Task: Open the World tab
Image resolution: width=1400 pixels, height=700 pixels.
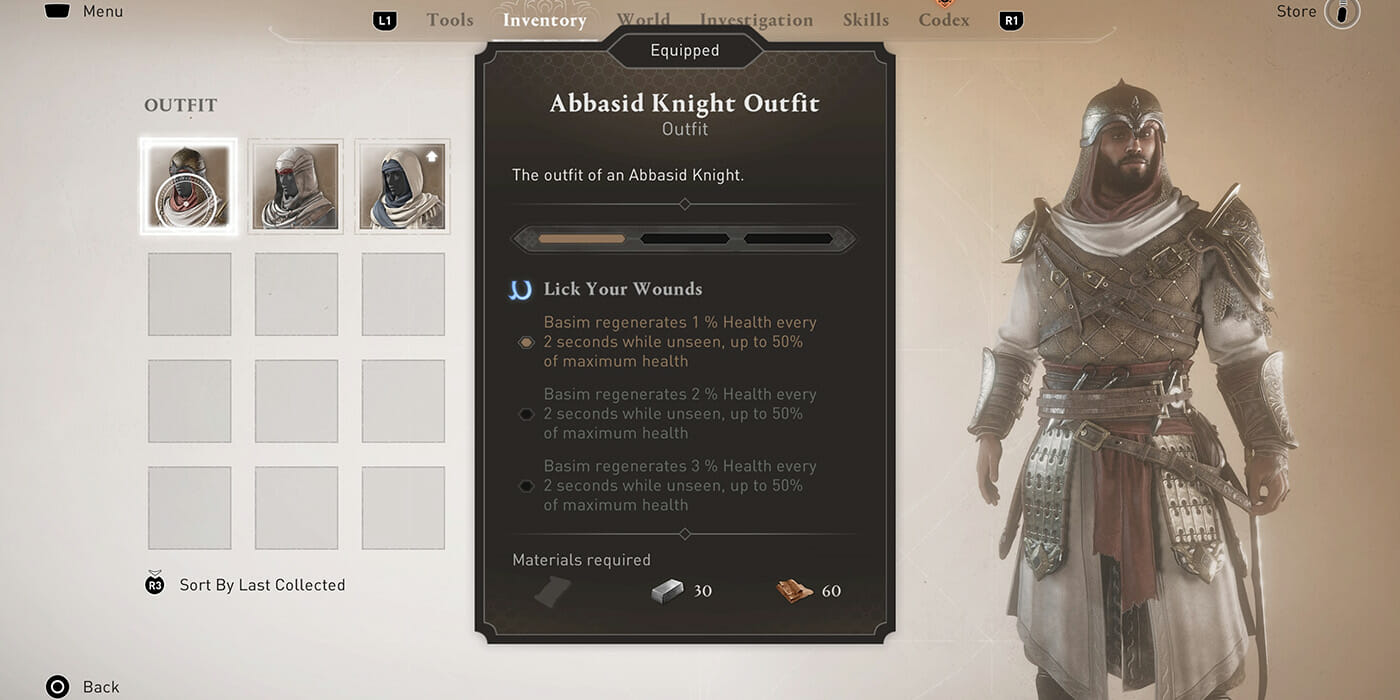Action: (643, 20)
